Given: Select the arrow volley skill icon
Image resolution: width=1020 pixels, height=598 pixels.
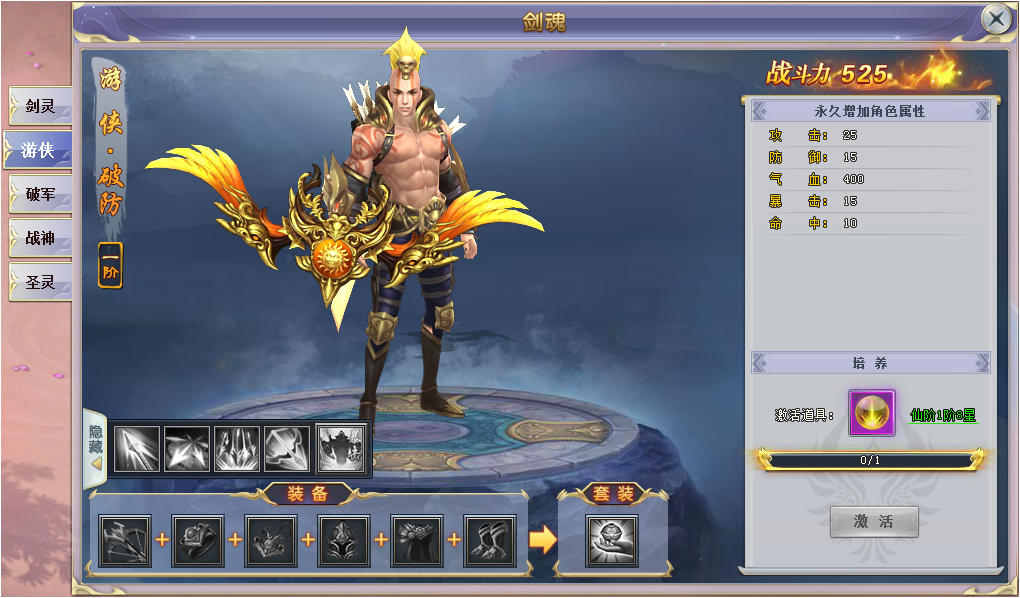Looking at the screenshot, I should [137, 449].
